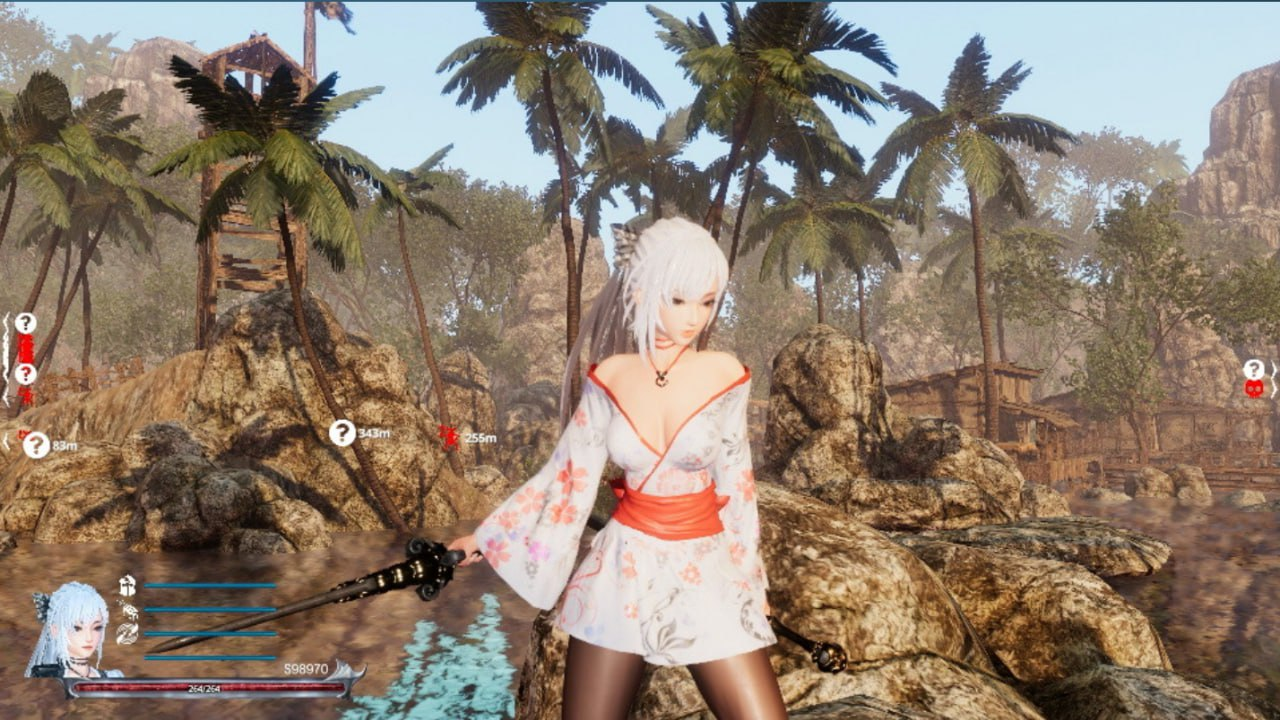Screen dimensions: 1280x720
Task: Click the chevron beside the 83m marker
Action: pos(6,440)
